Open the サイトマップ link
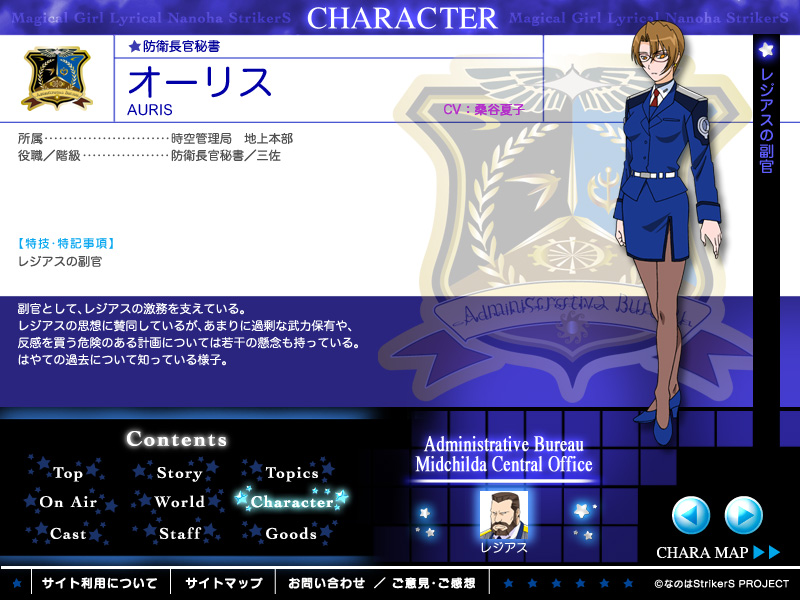Image resolution: width=800 pixels, height=600 pixels. [222, 583]
